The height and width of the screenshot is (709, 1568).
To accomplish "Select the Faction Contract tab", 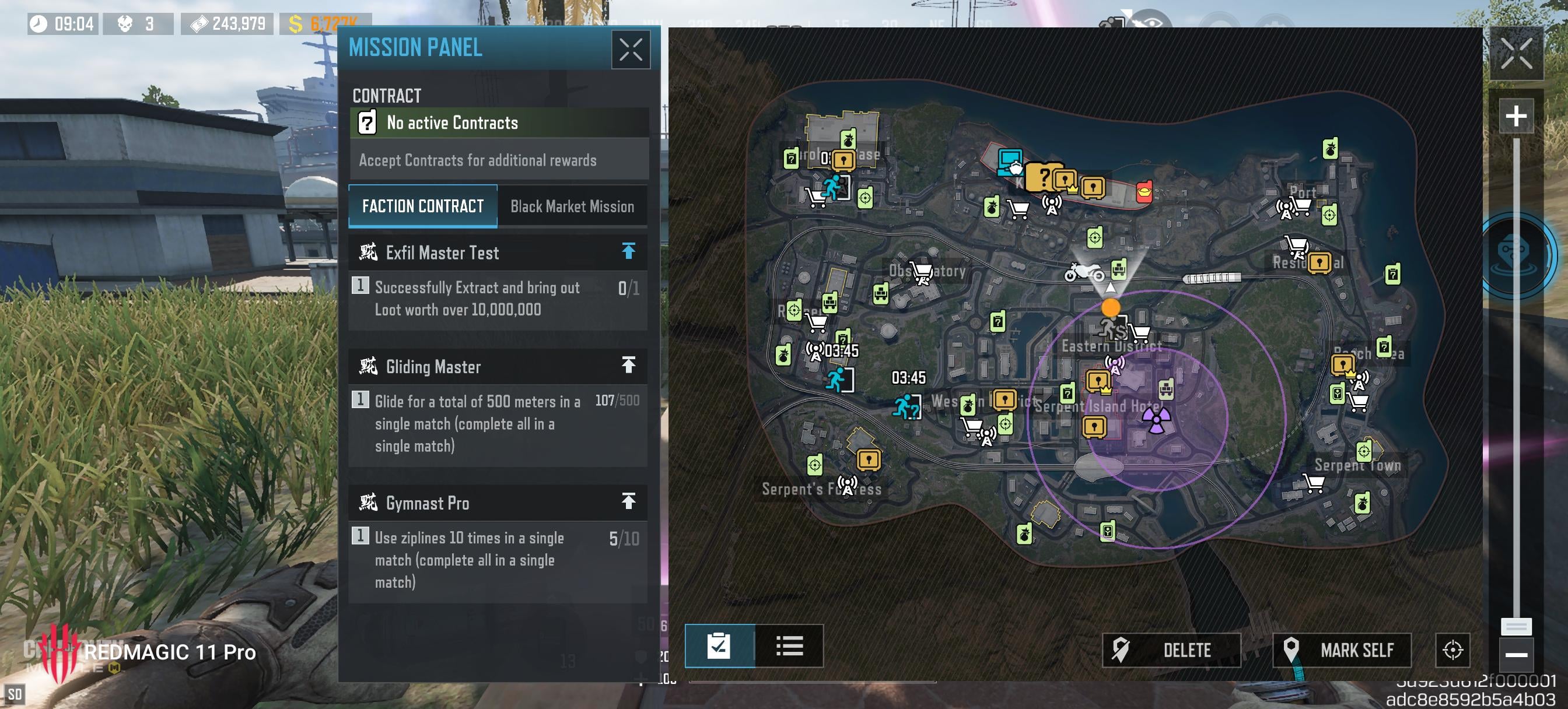I will 422,206.
